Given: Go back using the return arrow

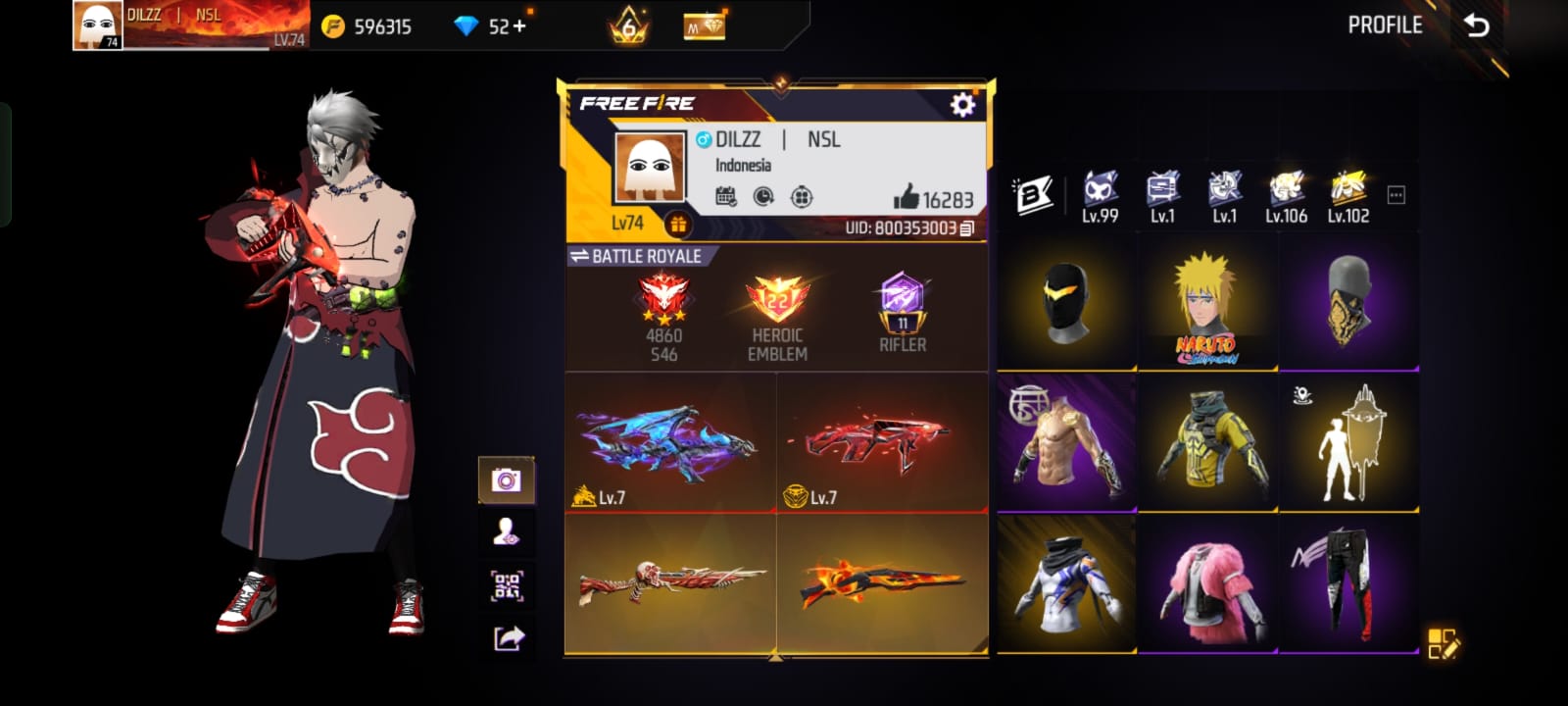Looking at the screenshot, I should click(1476, 25).
